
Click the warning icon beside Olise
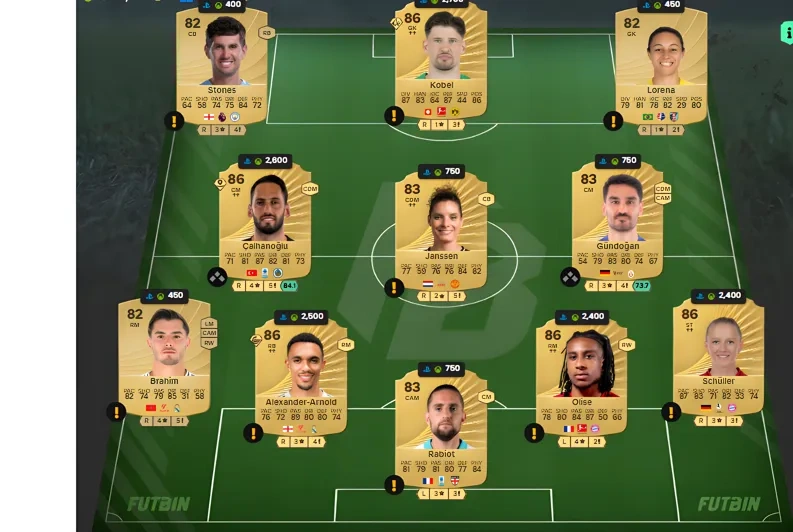[534, 433]
